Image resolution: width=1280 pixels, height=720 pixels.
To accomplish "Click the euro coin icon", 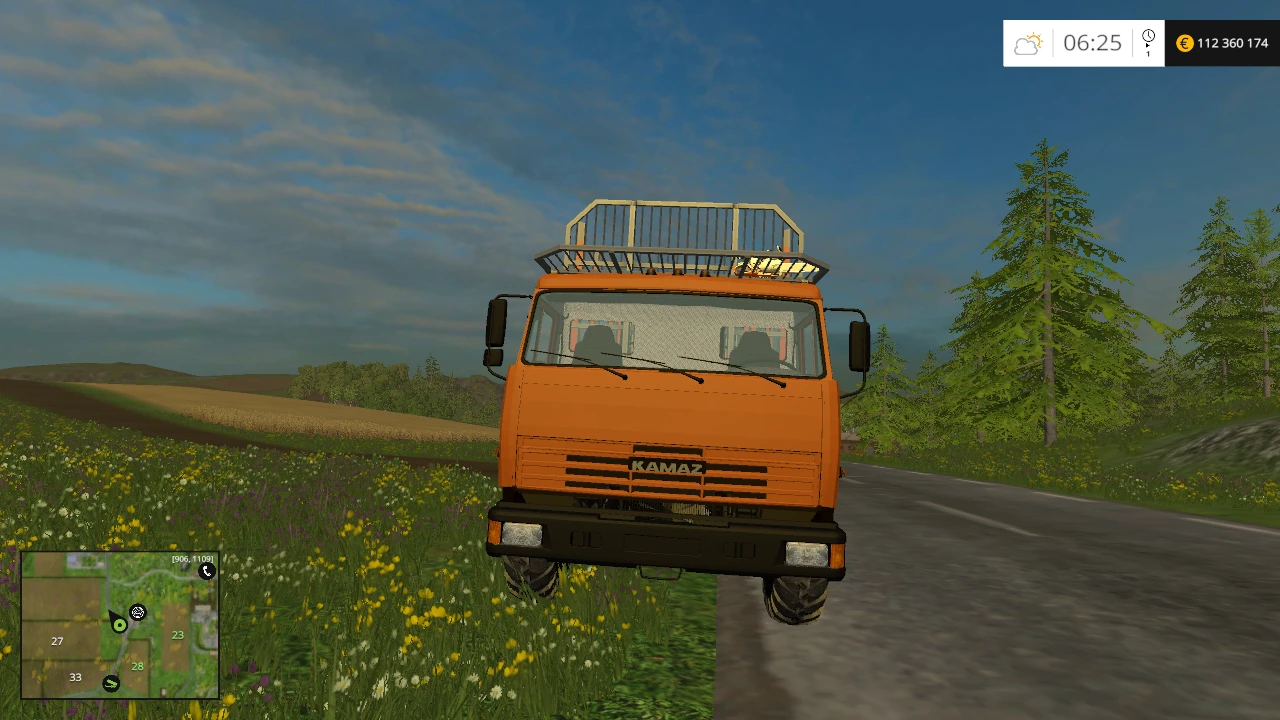I will [x=1184, y=43].
